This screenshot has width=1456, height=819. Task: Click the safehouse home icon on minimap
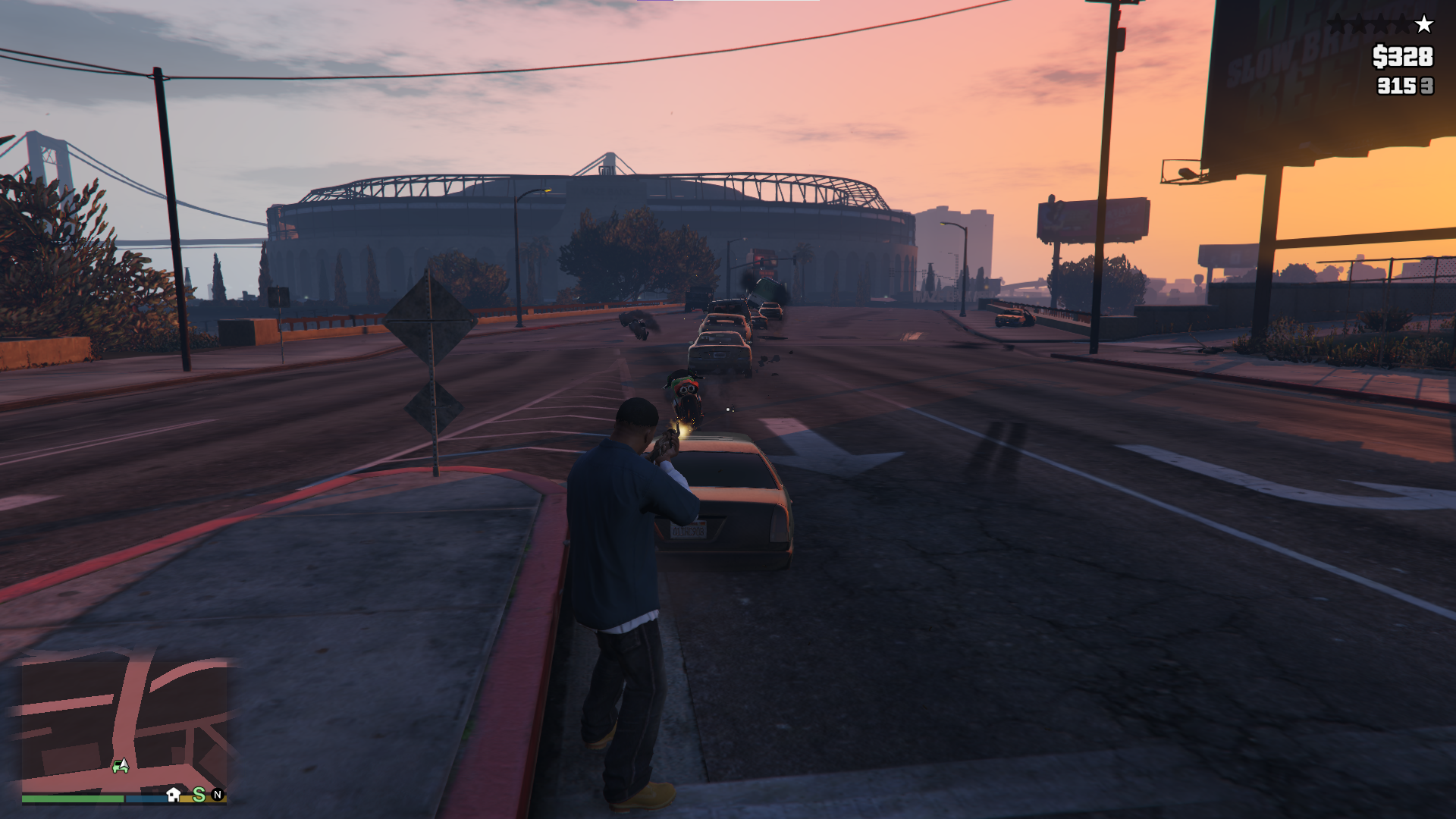click(x=173, y=796)
